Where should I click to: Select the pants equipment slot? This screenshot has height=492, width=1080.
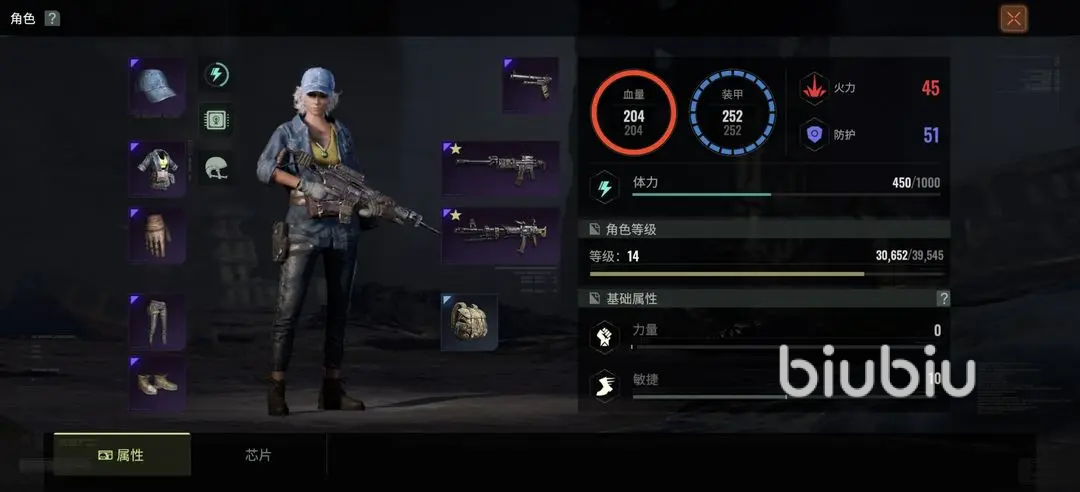[x=157, y=320]
